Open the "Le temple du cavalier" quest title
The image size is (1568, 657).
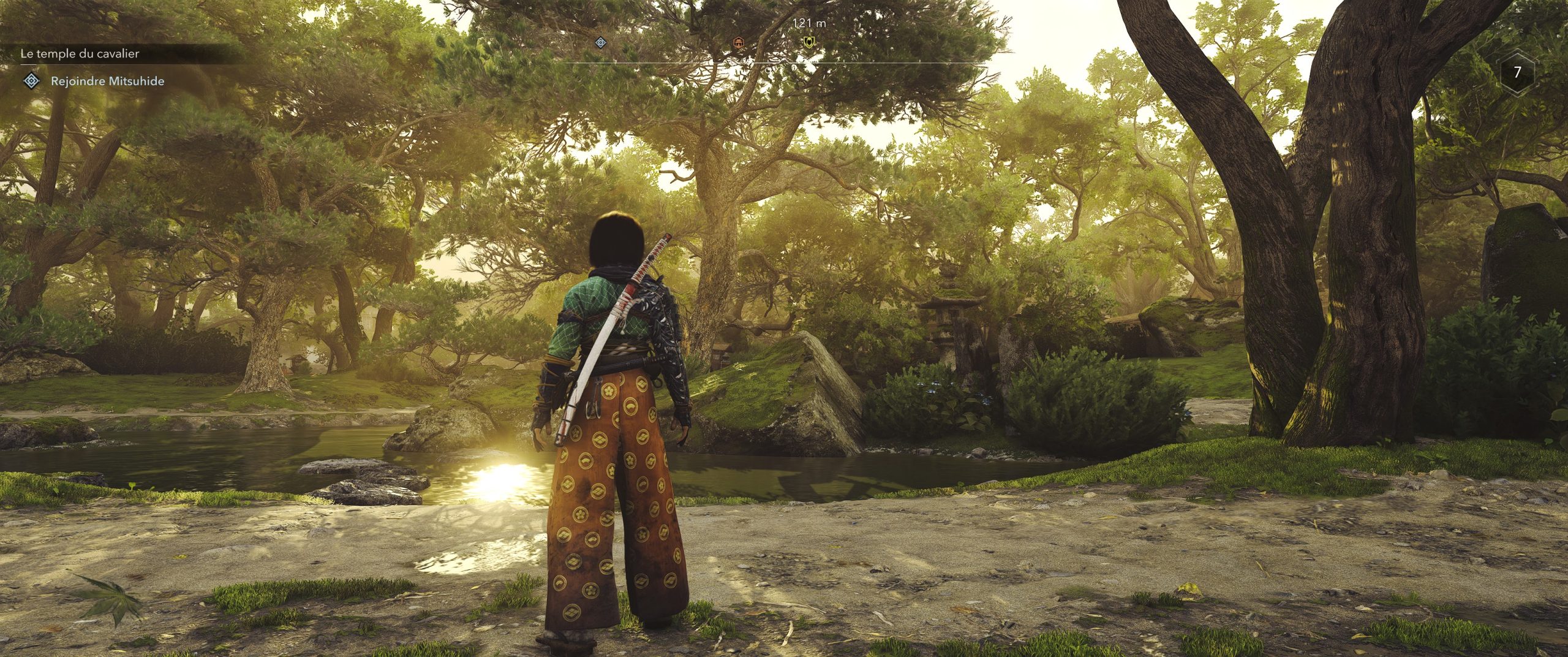pos(80,54)
